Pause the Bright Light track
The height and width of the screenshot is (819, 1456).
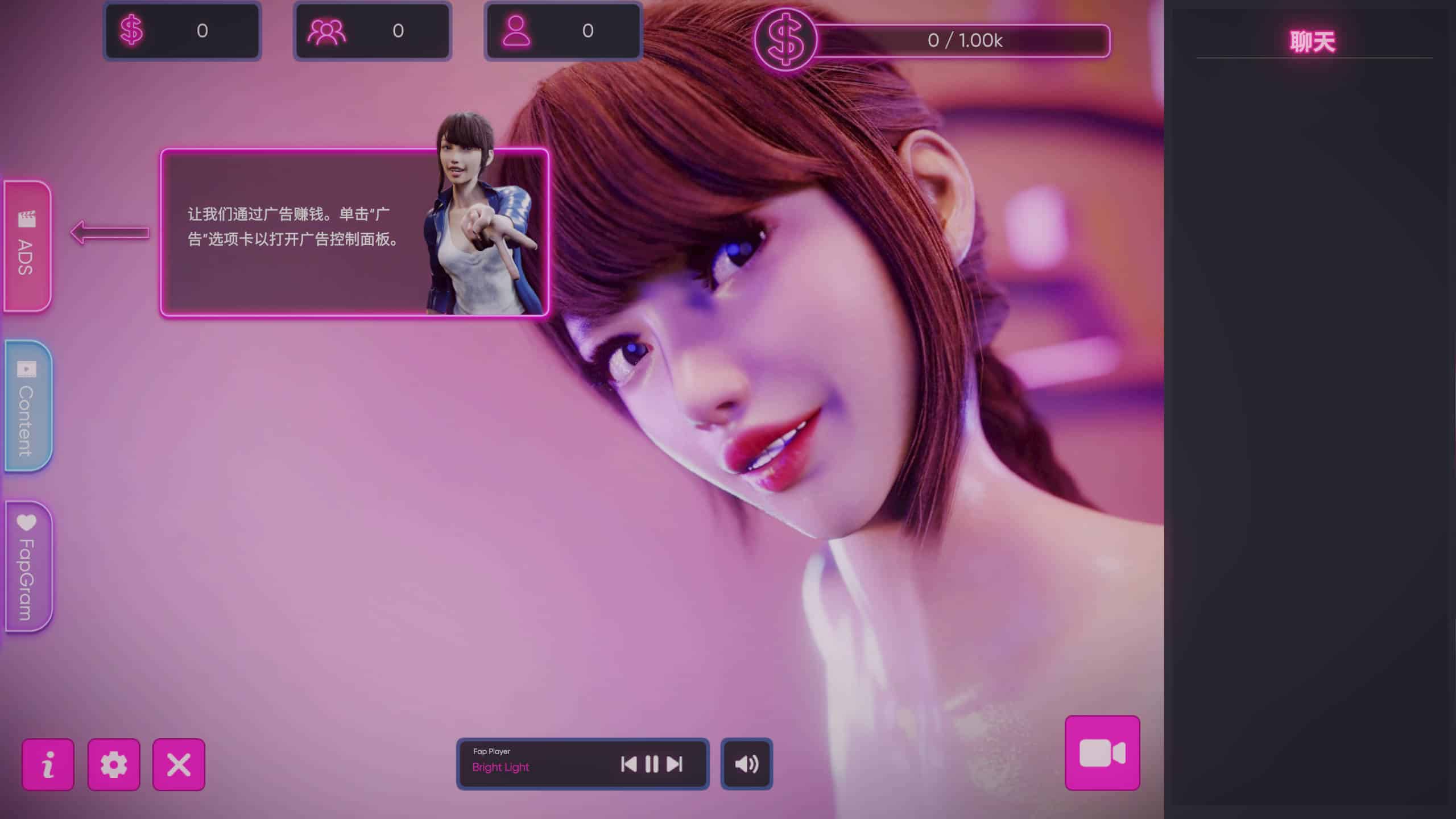652,764
